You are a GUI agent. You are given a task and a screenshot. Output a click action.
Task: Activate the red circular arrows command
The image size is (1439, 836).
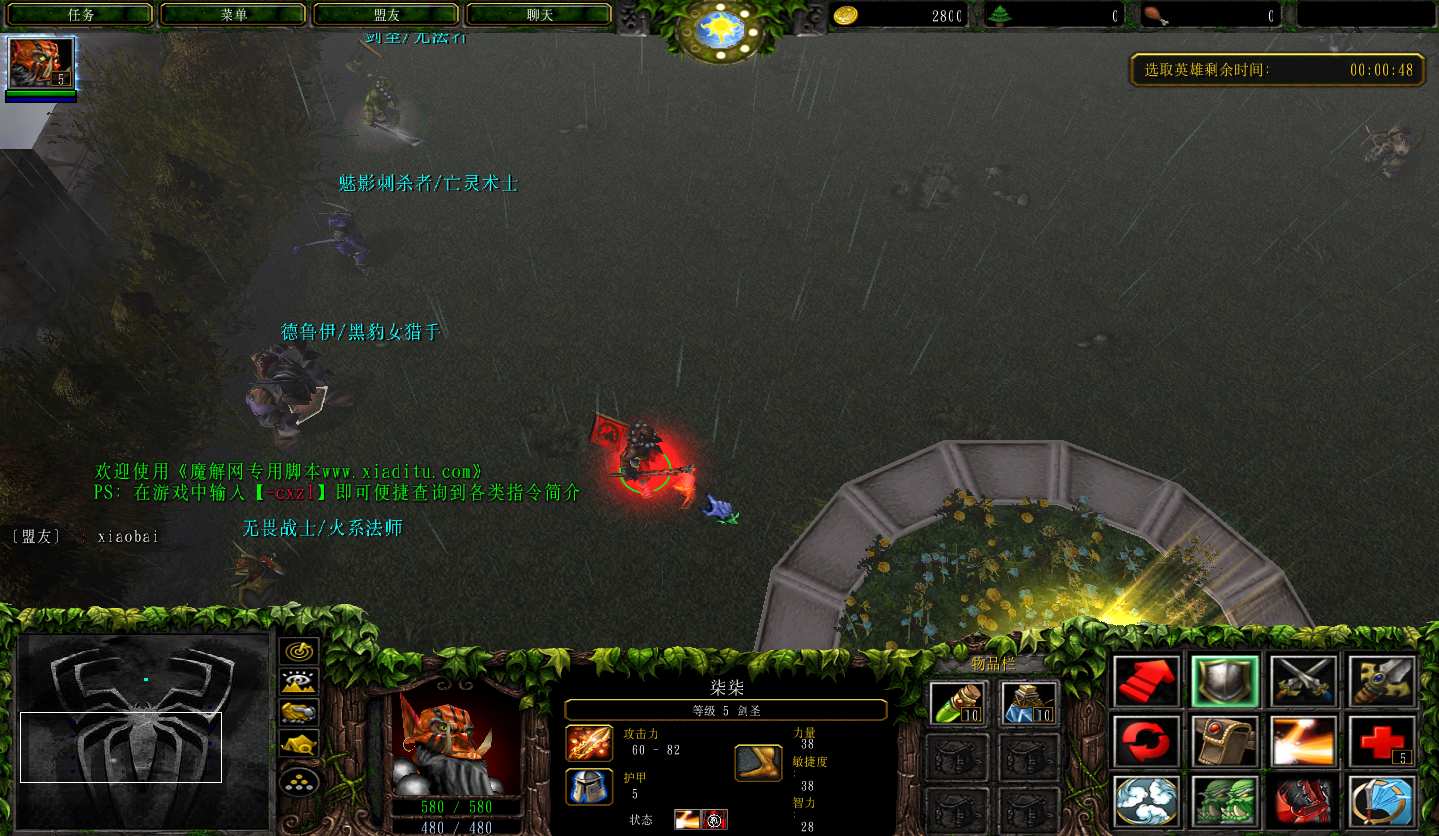click(x=1146, y=742)
